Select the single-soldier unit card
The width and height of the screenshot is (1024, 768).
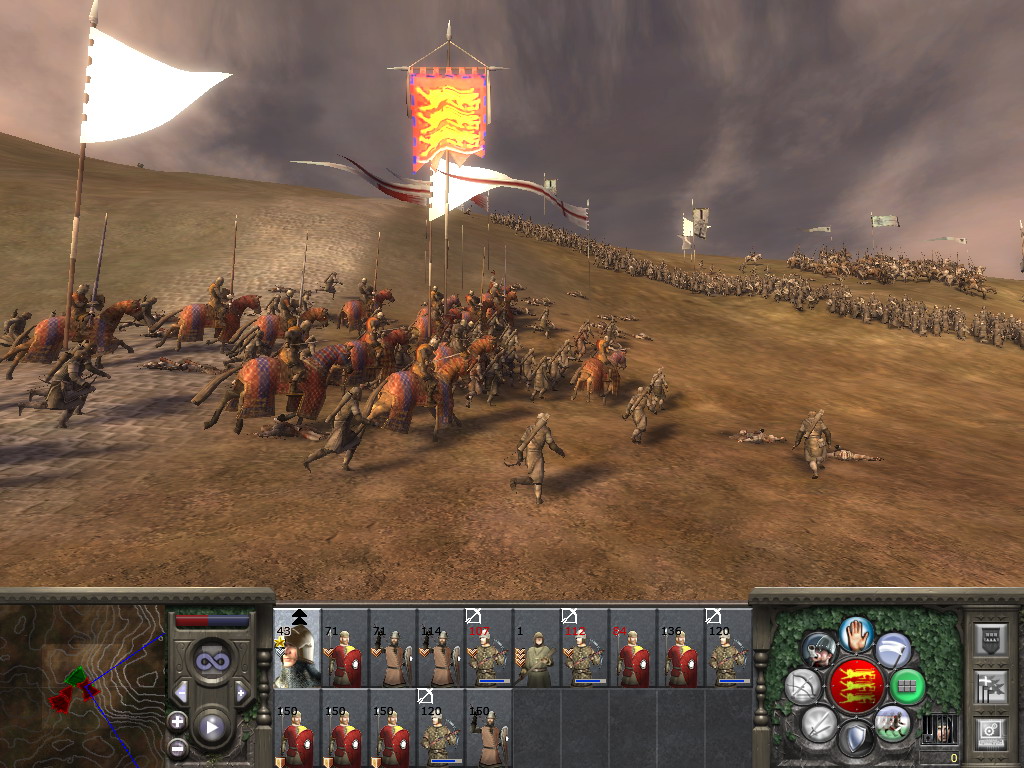point(537,648)
